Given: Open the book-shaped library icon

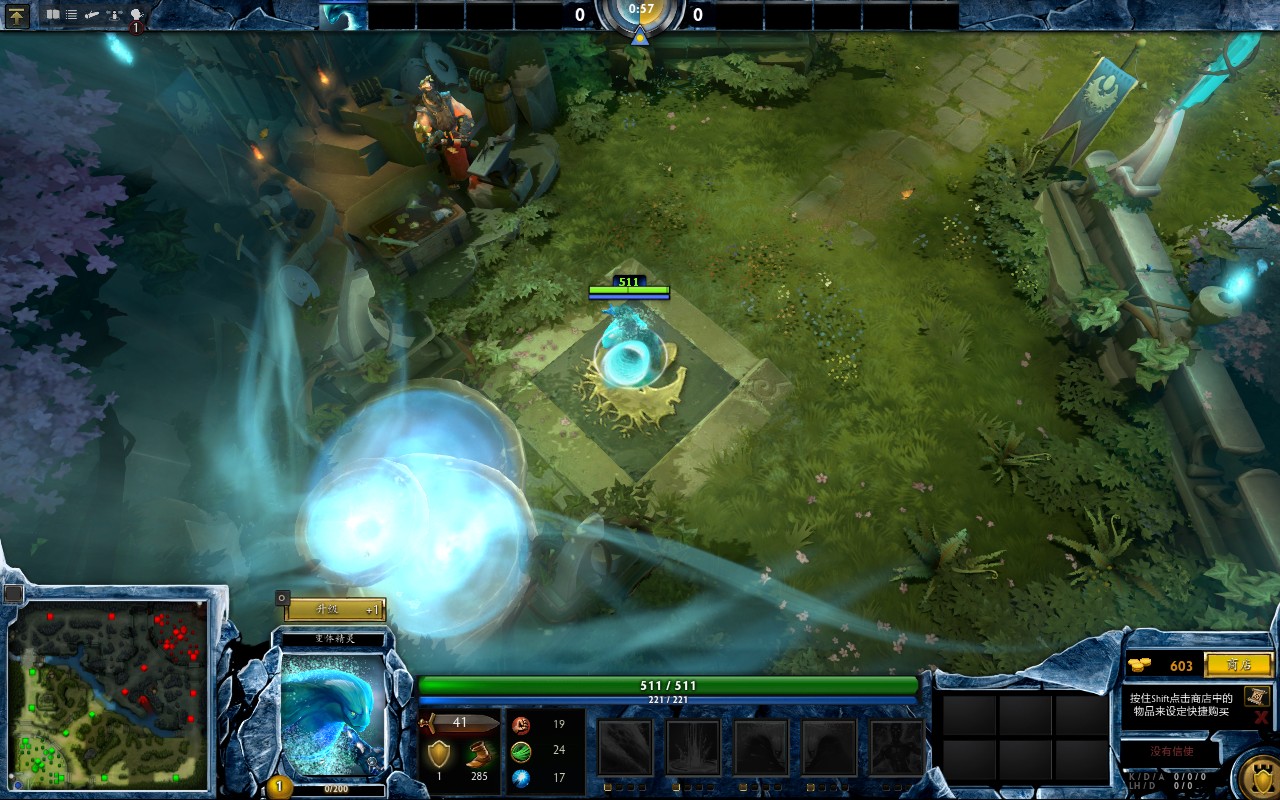Looking at the screenshot, I should tap(53, 15).
